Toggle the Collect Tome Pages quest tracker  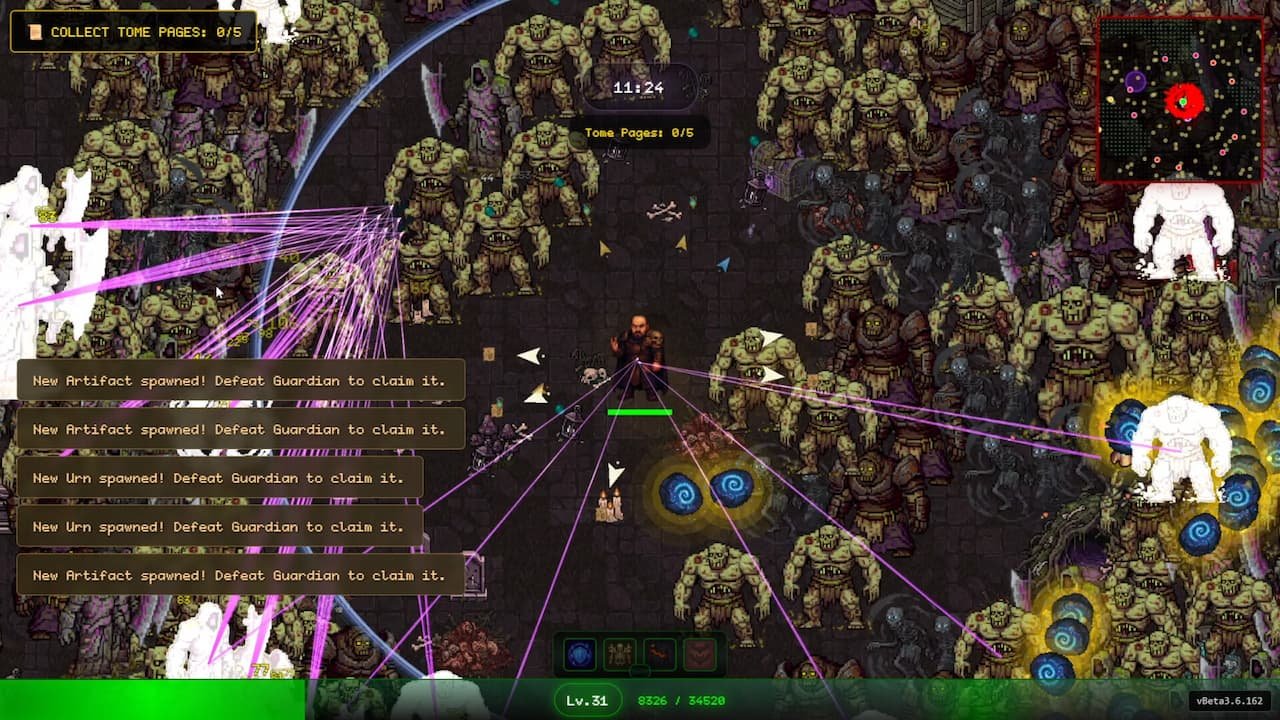(135, 31)
